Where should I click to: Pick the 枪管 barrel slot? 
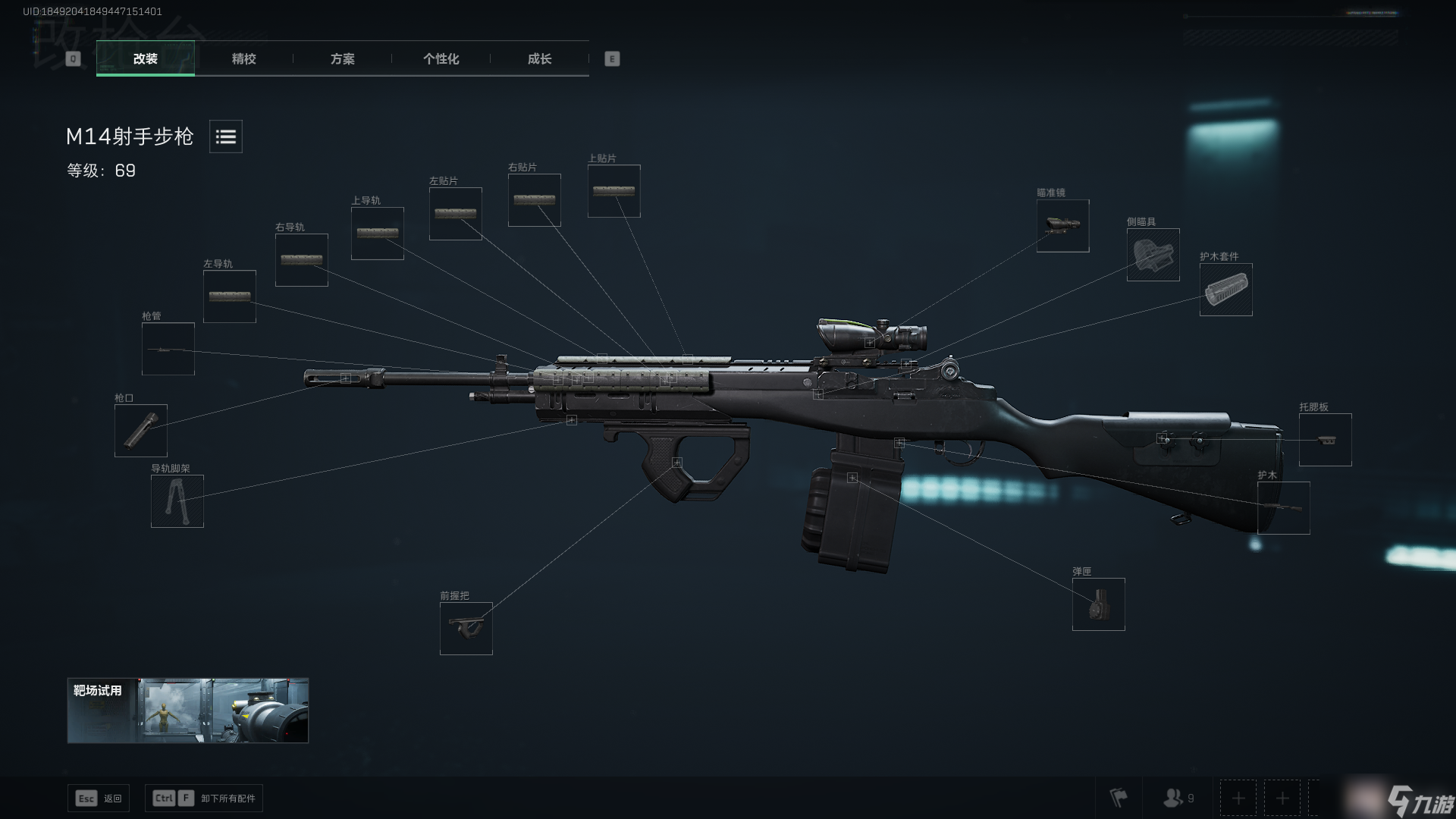tap(168, 349)
